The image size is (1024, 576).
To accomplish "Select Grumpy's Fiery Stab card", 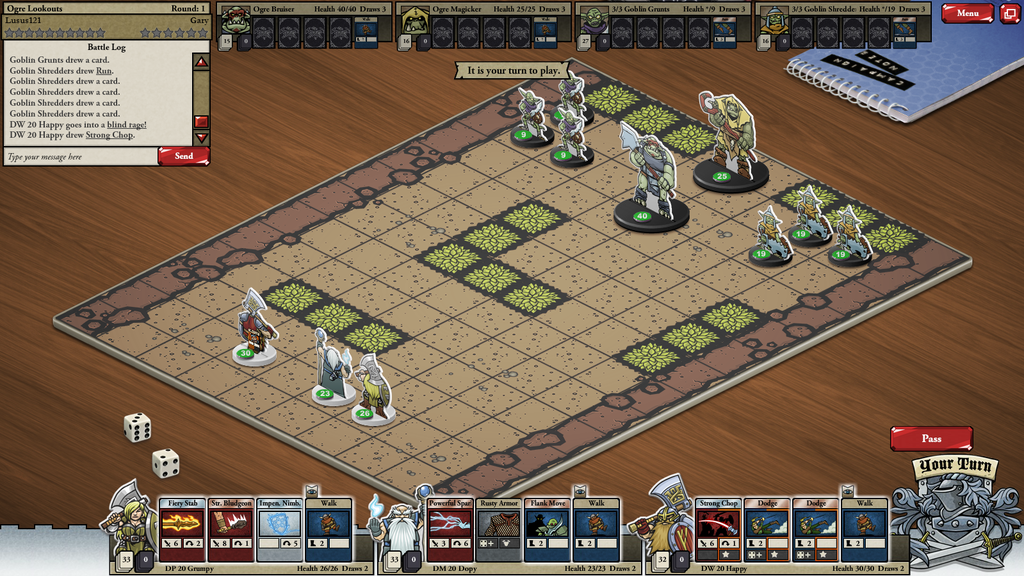I will (182, 529).
